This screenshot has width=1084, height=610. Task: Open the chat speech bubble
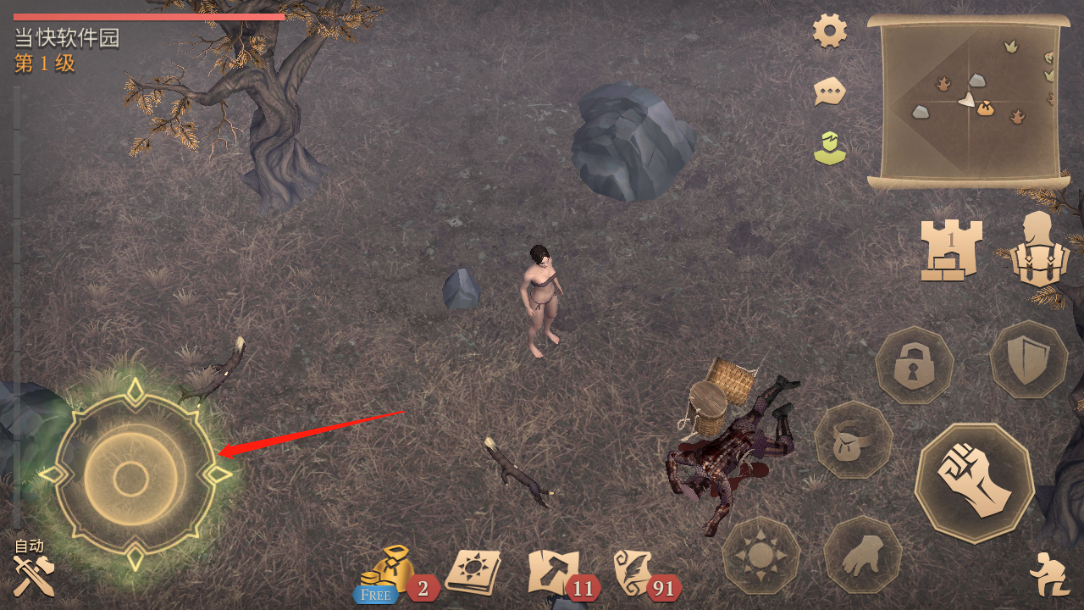pos(829,92)
